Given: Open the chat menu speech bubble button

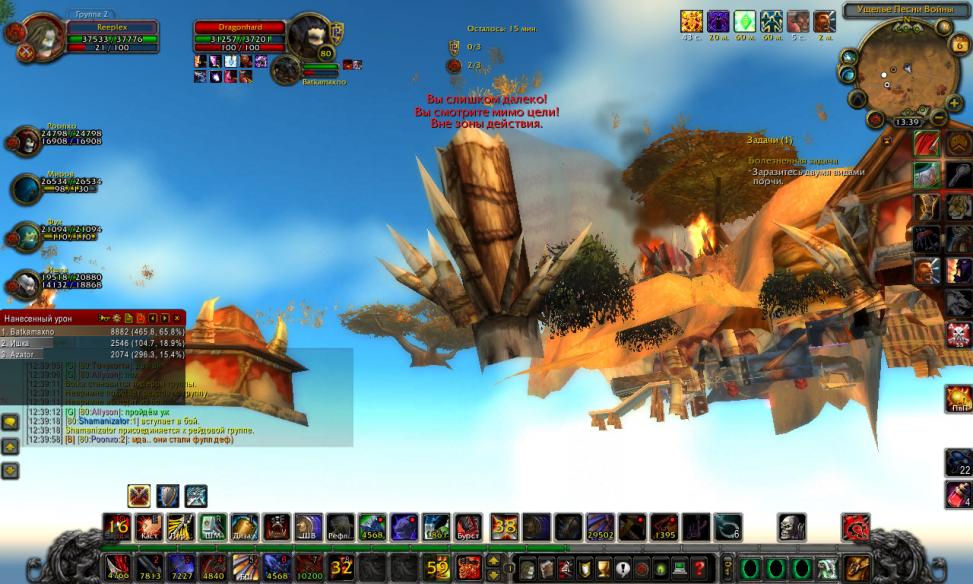Looking at the screenshot, I should point(9,423).
